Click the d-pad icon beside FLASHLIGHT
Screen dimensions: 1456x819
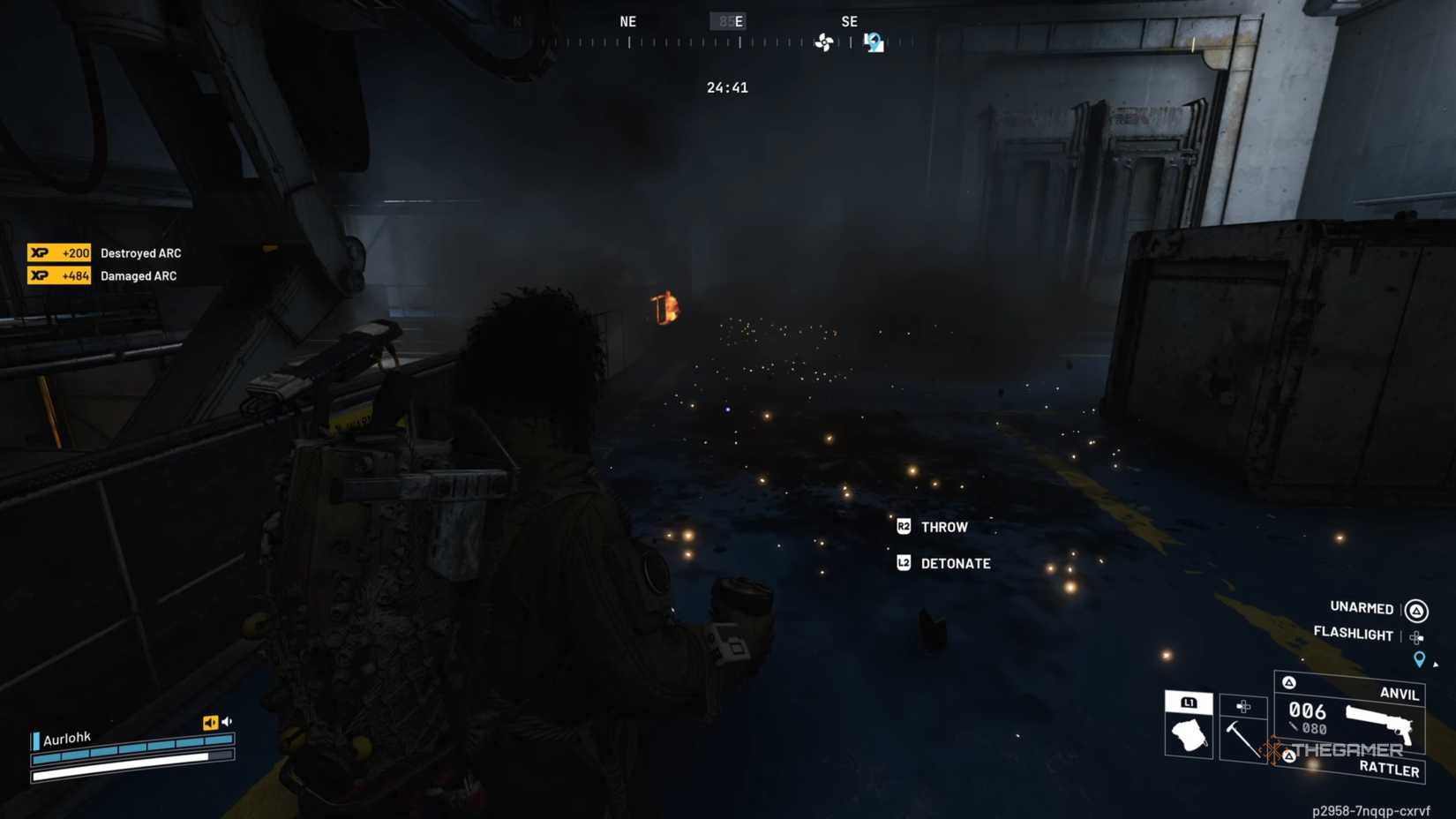pyautogui.click(x=1416, y=636)
